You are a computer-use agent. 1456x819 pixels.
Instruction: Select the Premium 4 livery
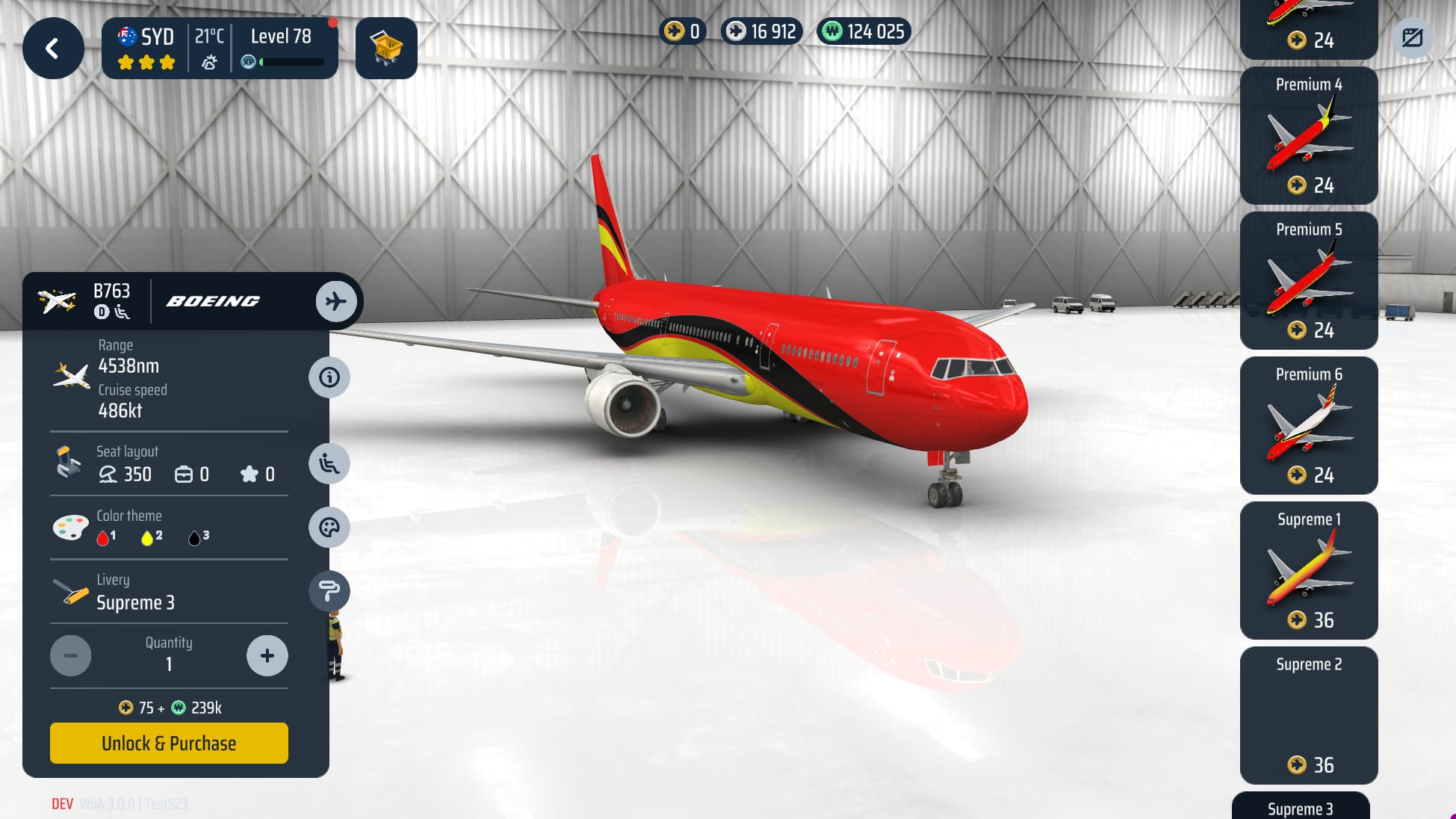1308,135
